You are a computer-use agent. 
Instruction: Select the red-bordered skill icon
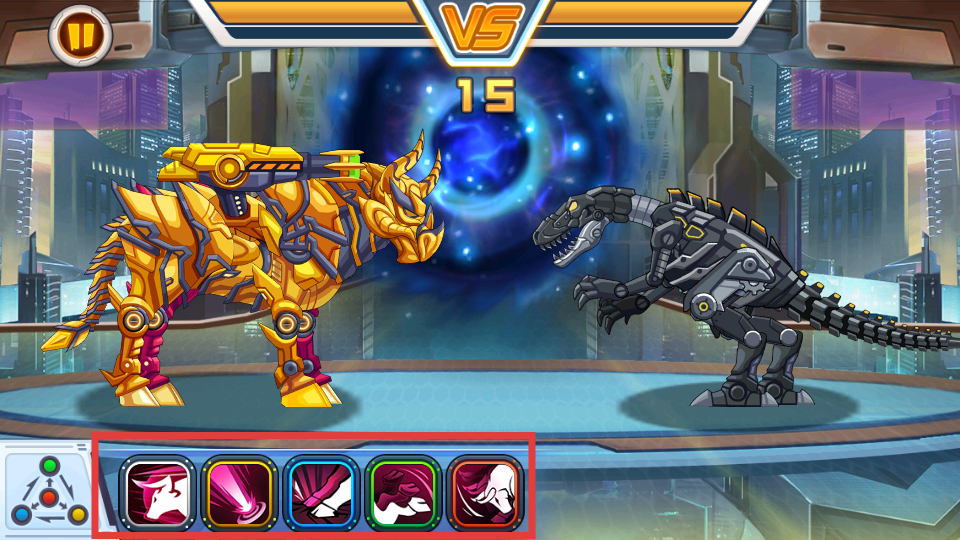click(484, 492)
